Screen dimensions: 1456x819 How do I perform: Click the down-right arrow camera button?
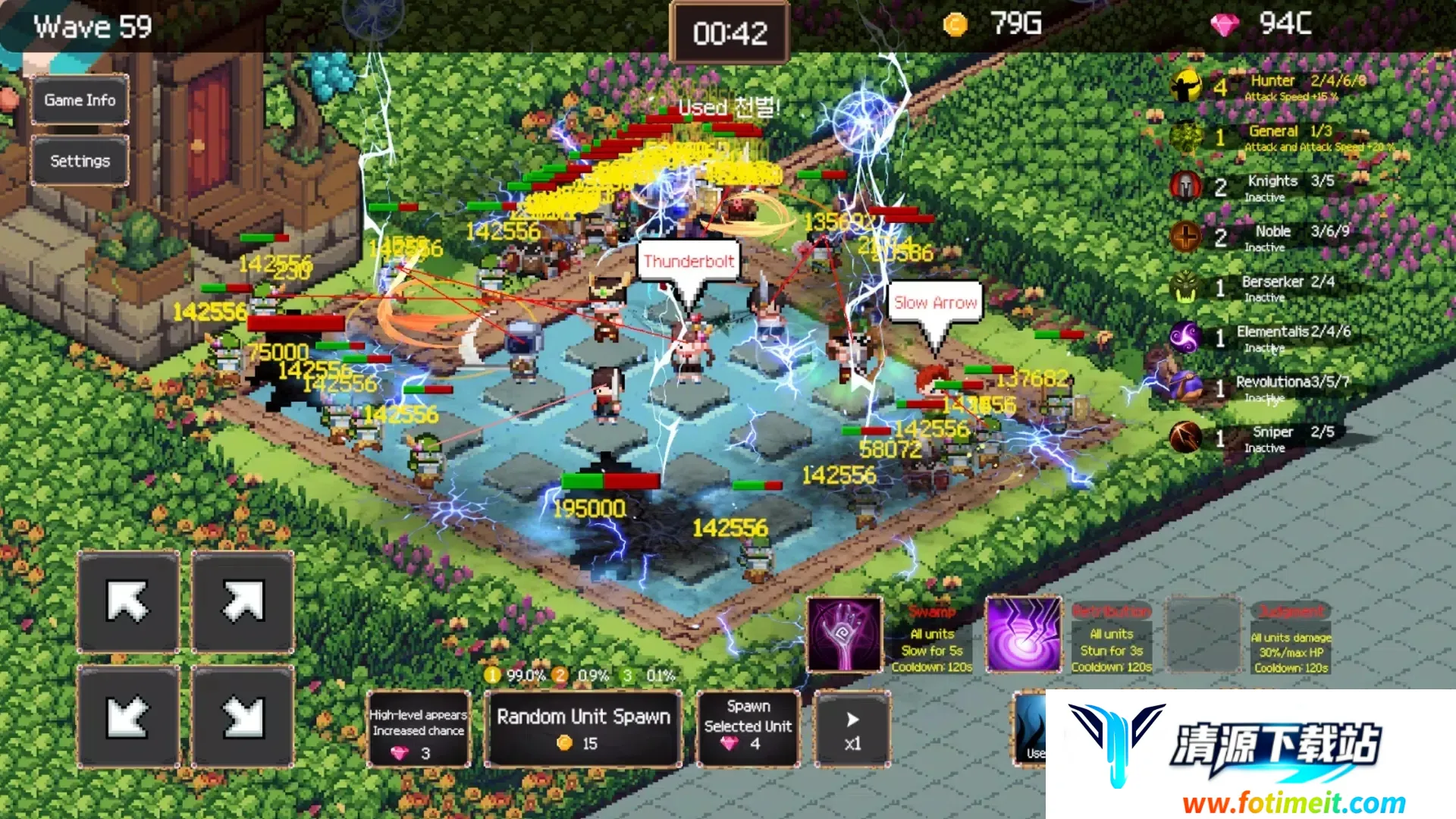243,717
